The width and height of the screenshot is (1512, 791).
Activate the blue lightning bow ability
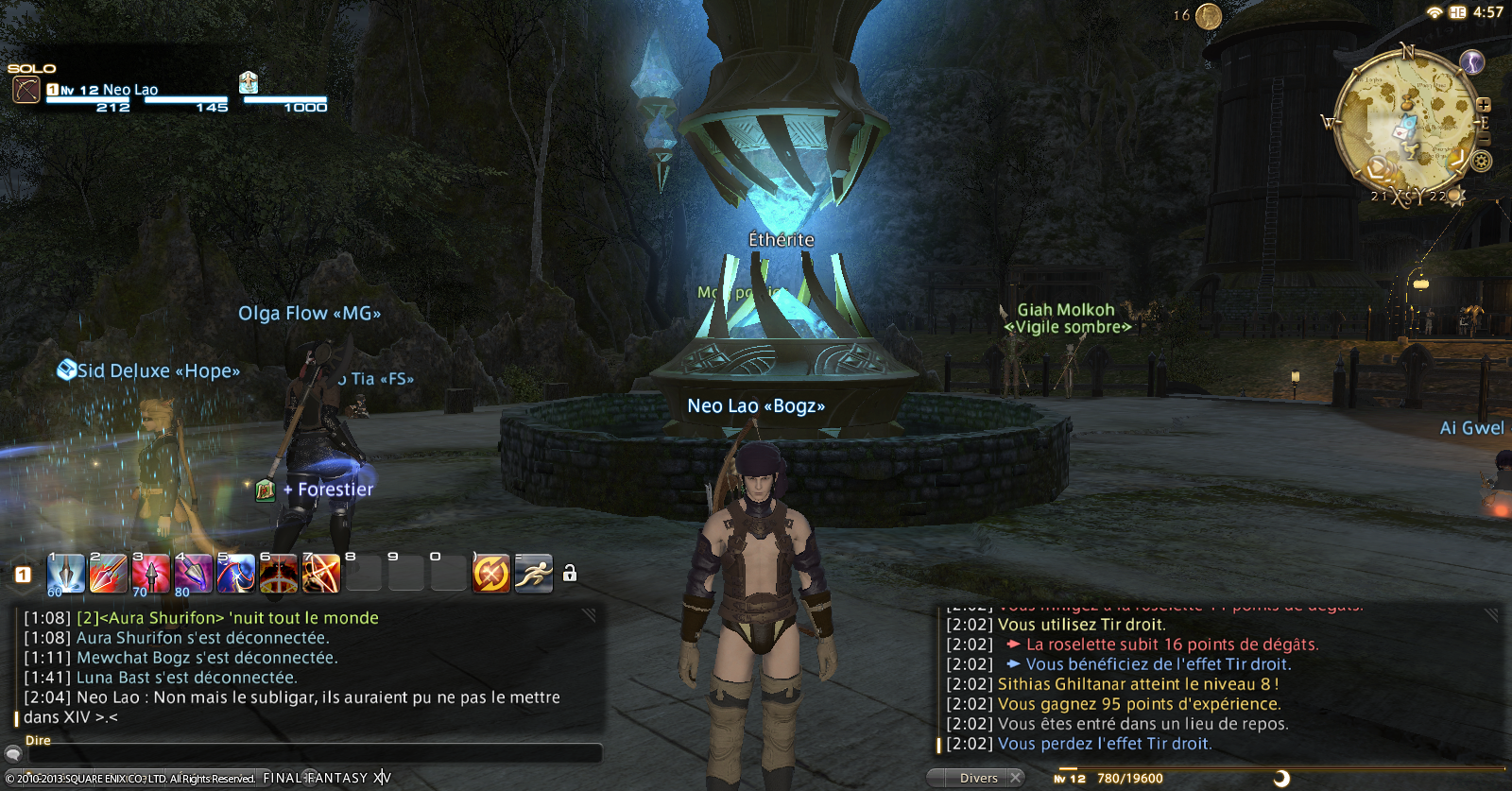(x=235, y=574)
